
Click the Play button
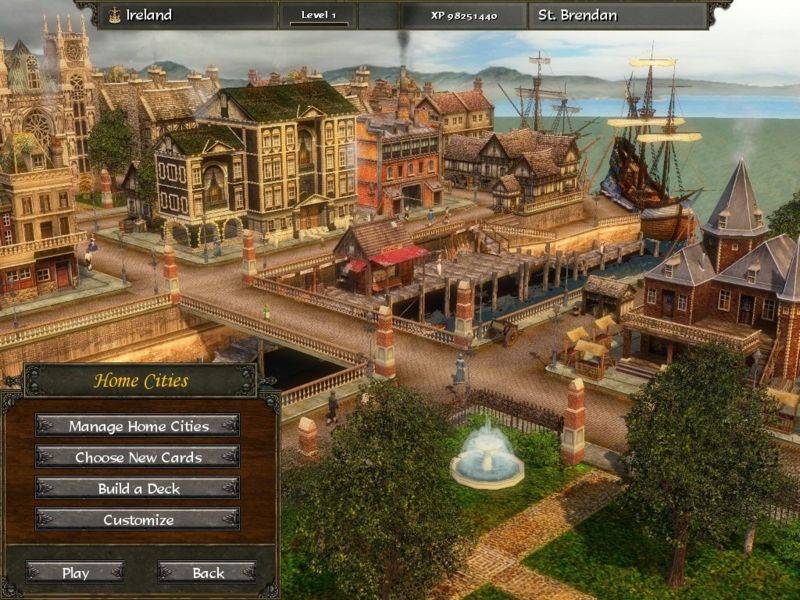[75, 573]
